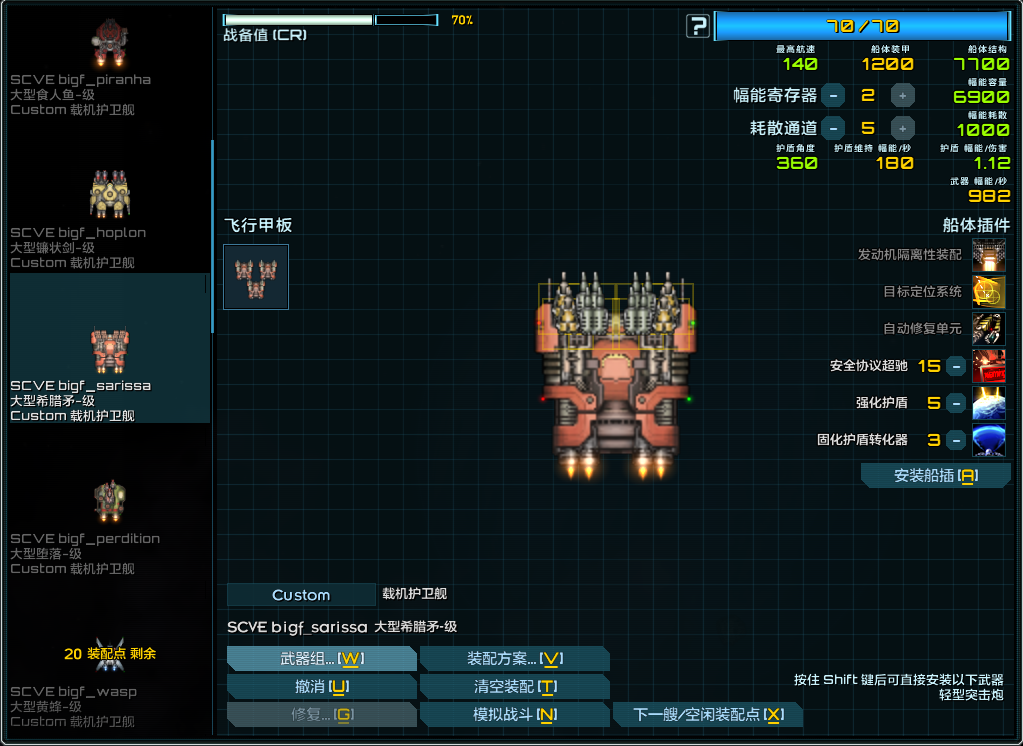Increase 耗散通道 vents by one
The image size is (1023, 746).
[902, 128]
